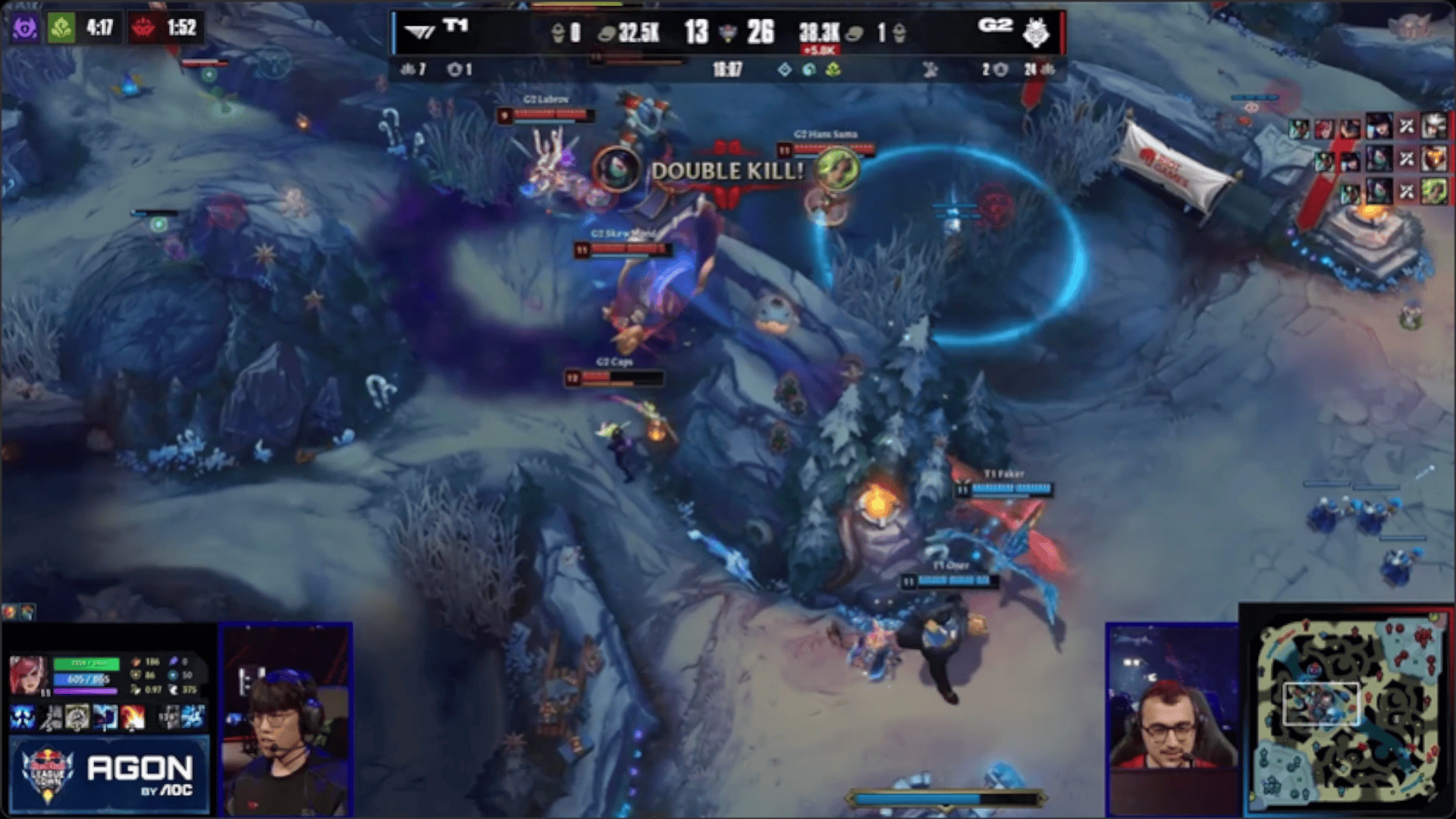Screen dimensions: 1456x819
Task: Click the minimap in the corner
Action: point(1348,710)
